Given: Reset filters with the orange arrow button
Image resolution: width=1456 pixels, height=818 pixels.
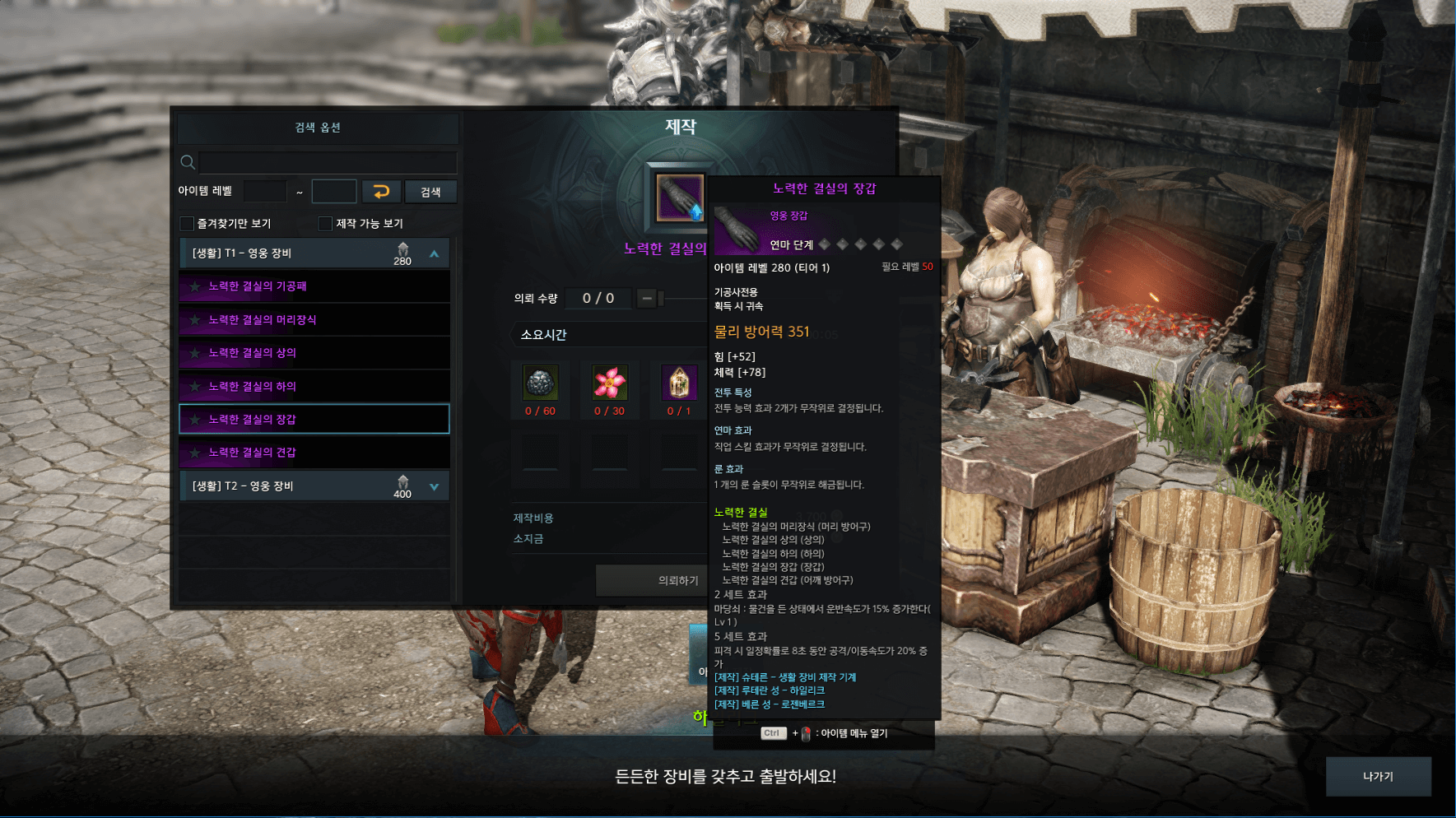Looking at the screenshot, I should point(381,192).
